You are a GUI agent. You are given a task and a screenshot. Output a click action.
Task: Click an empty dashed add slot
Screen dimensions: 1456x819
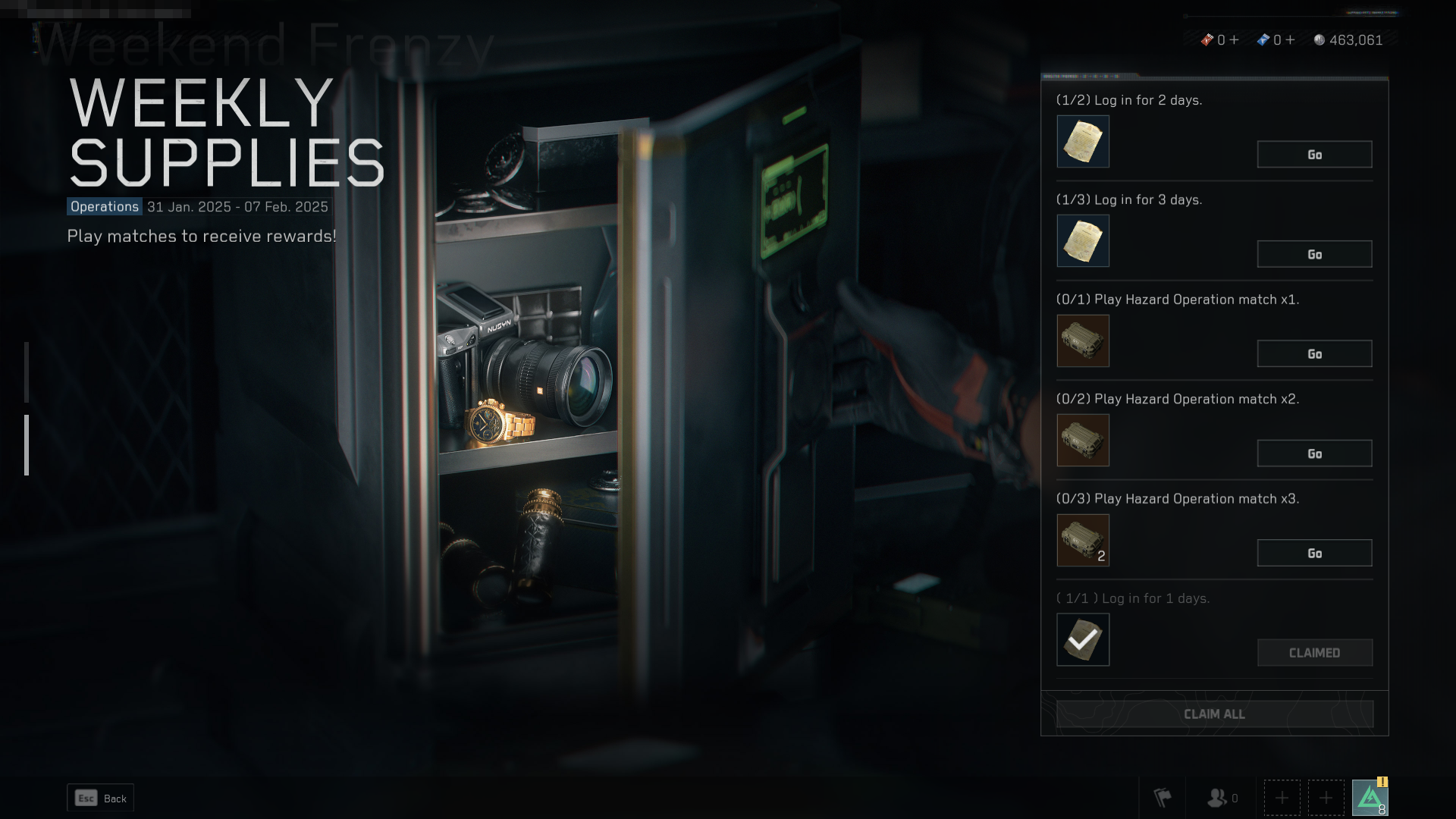[1282, 797]
